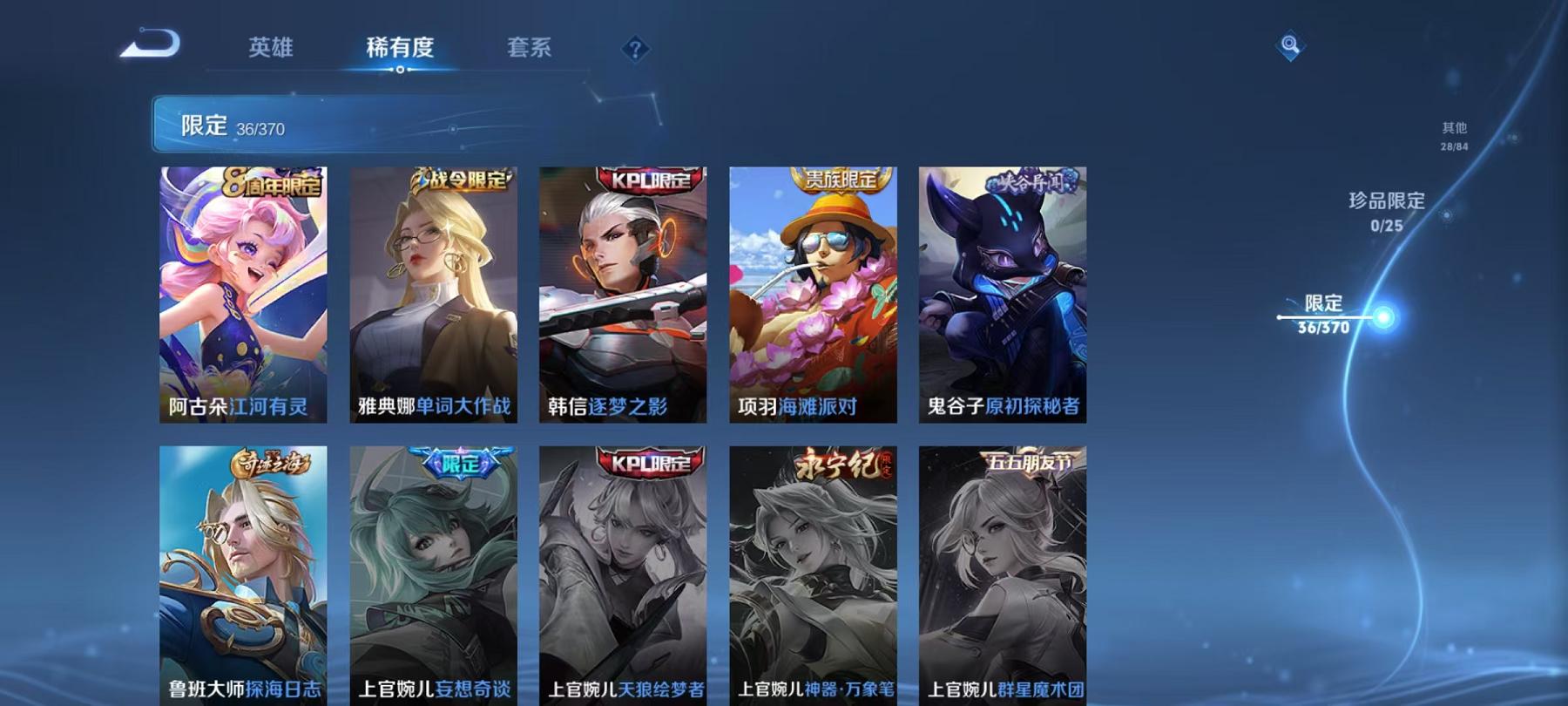Click the help question mark icon
Image resolution: width=1568 pixels, height=706 pixels.
coord(634,49)
